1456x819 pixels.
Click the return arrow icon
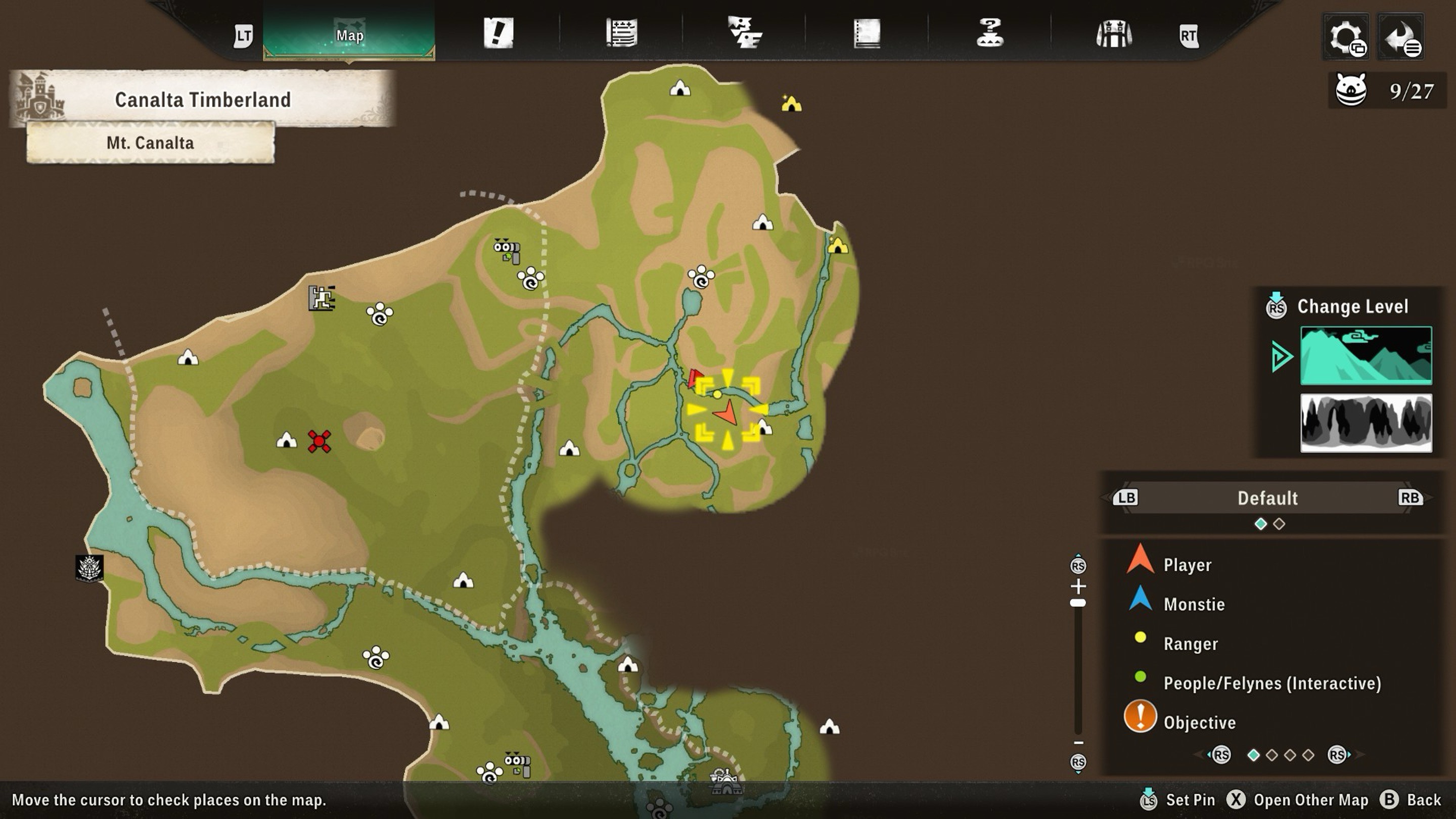(1400, 37)
